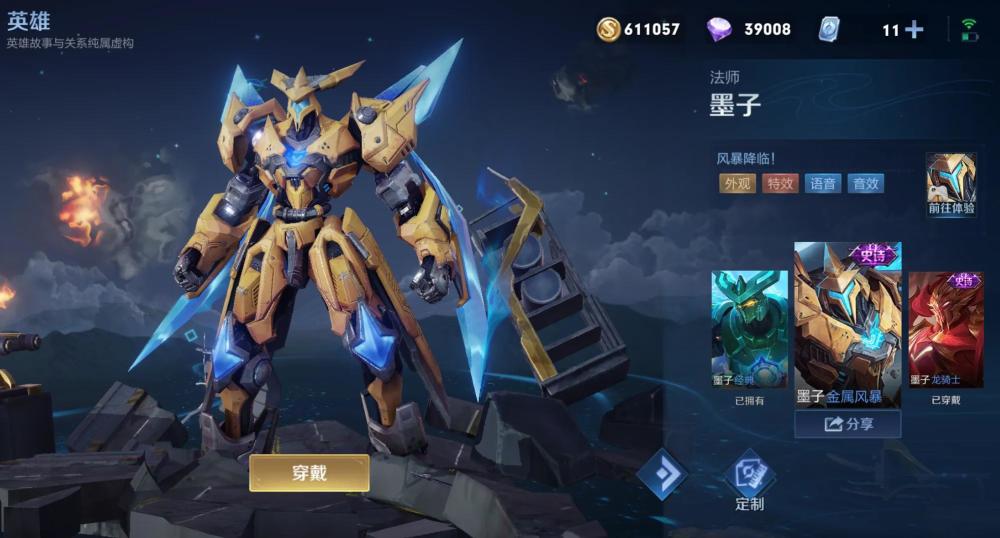
Task: Open the purple diamond currency balance
Action: pyautogui.click(x=748, y=30)
